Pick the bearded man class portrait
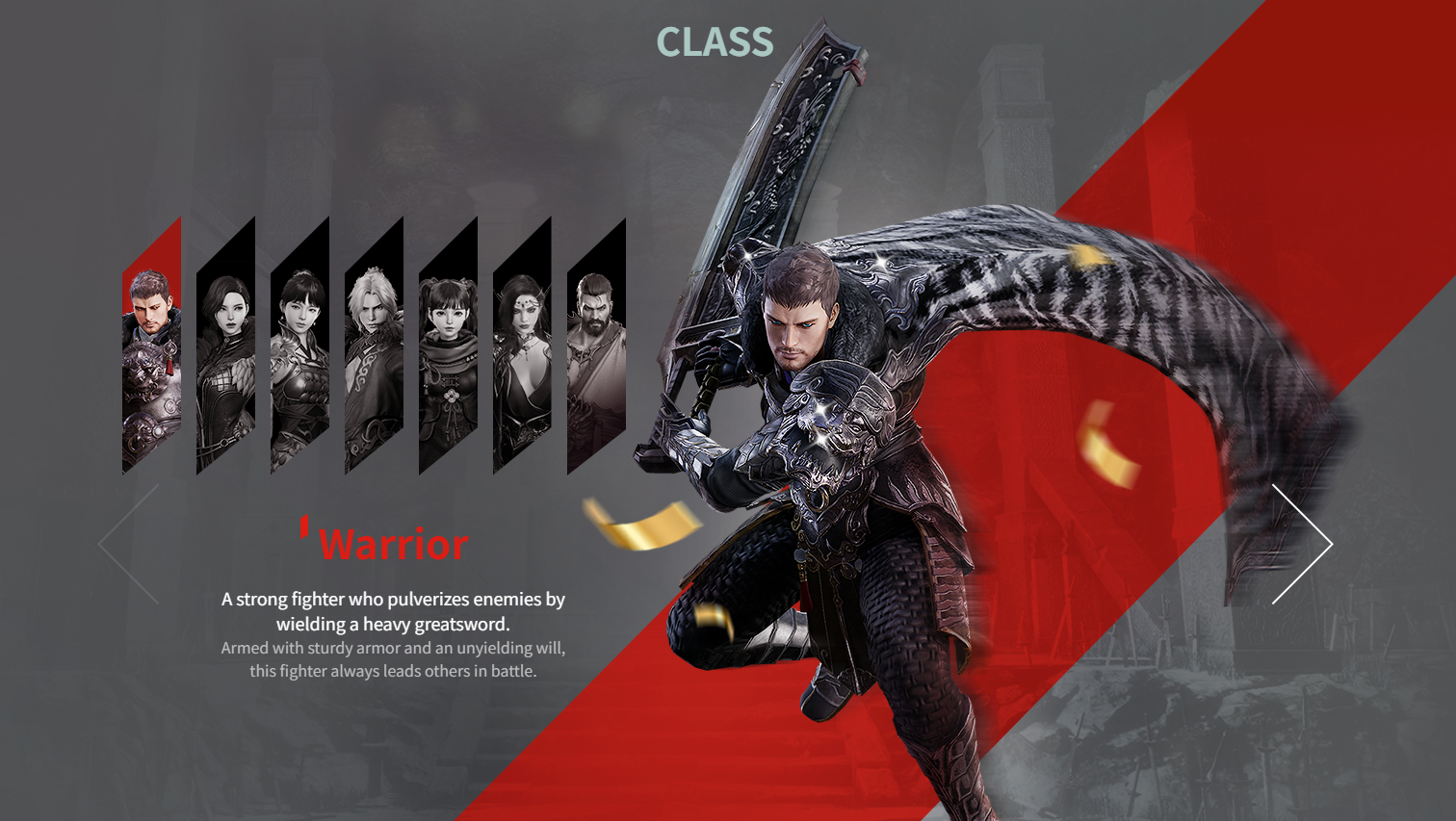Viewport: 1456px width, 821px height. pyautogui.click(x=596, y=346)
